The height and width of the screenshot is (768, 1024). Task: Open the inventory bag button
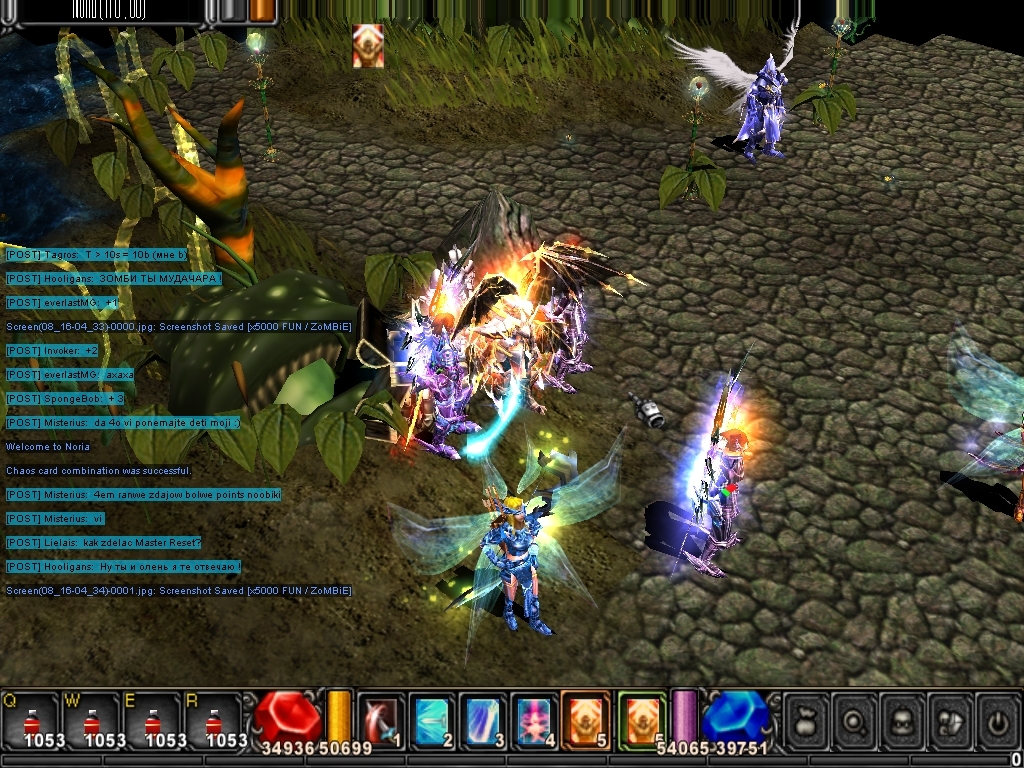point(807,719)
